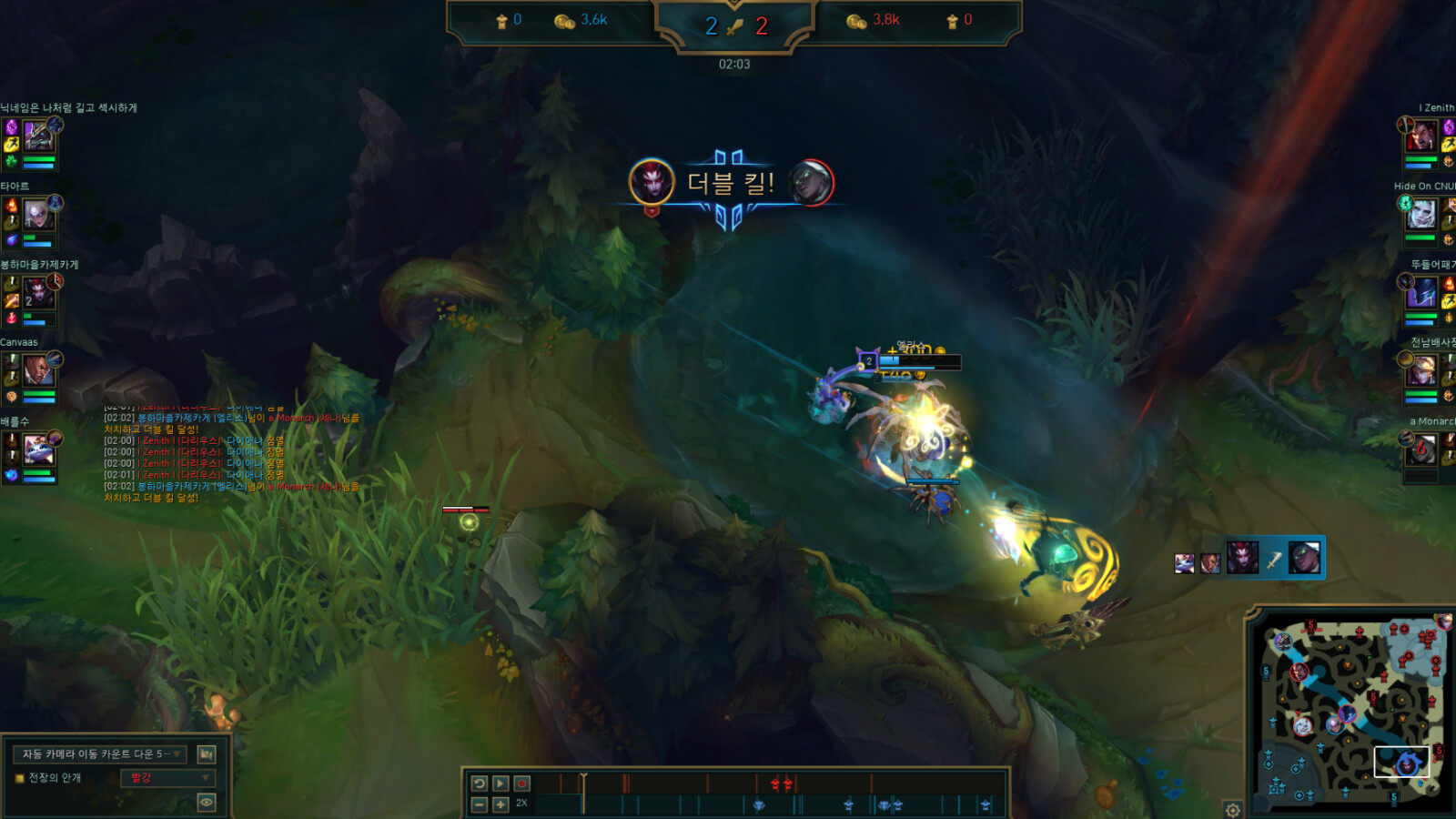Increase playback speed with the plus button
1456x819 pixels.
point(500,804)
